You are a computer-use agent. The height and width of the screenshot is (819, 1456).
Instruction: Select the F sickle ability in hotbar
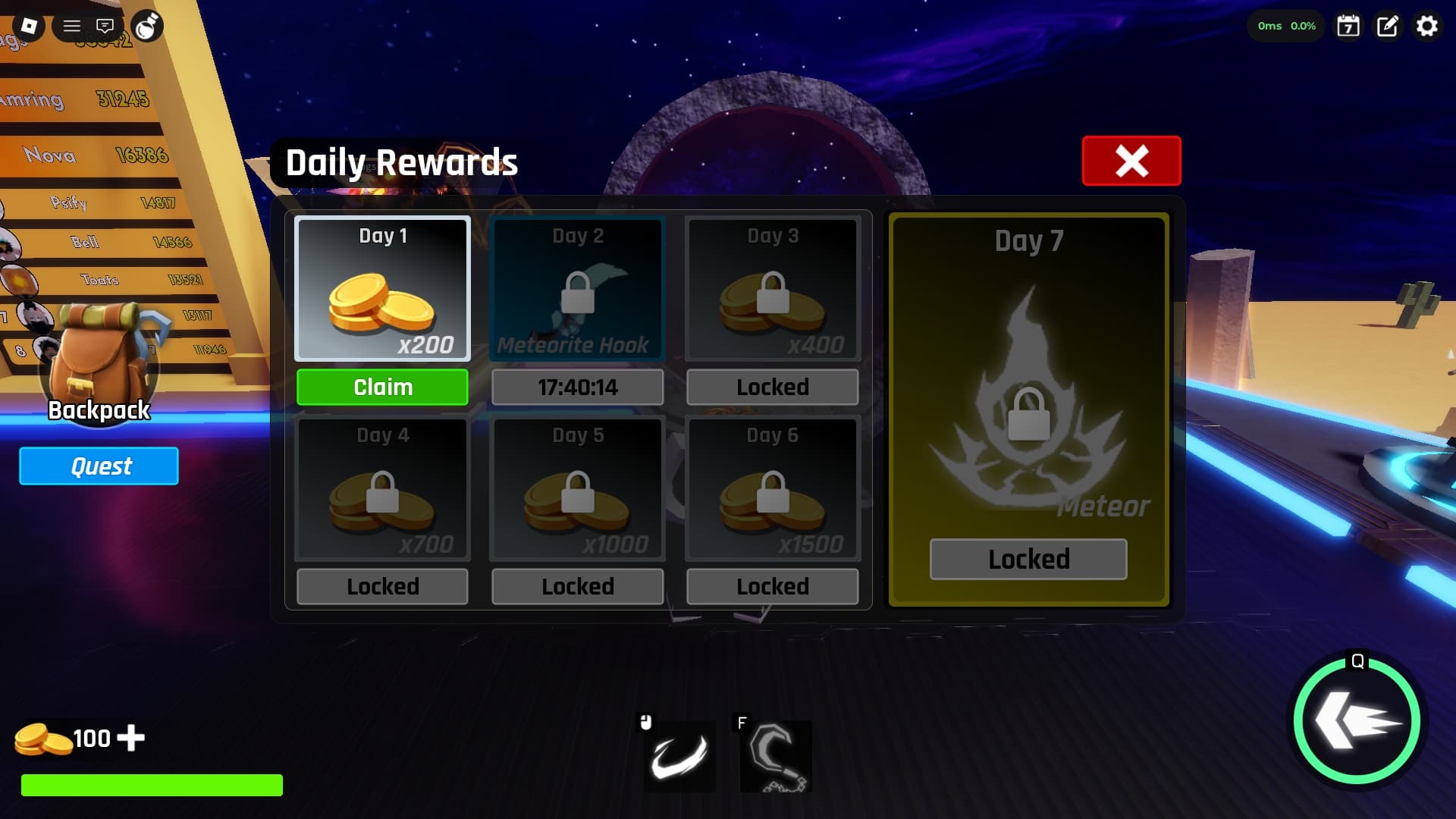[775, 756]
